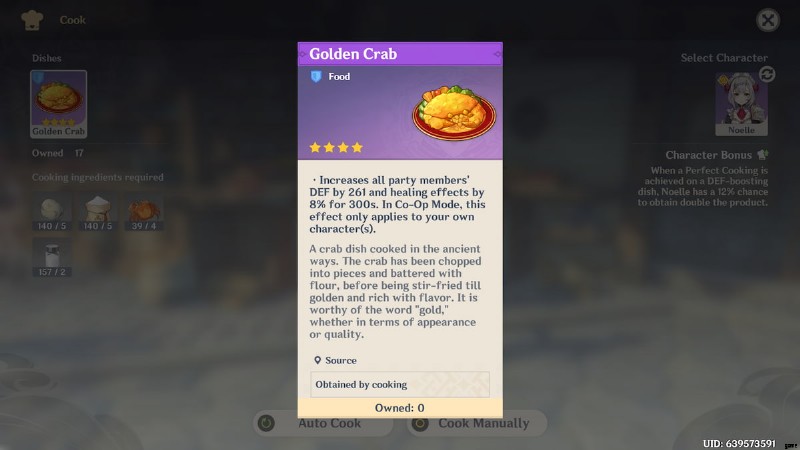
Task: Select the Golden Crab dish tile
Action: coord(58,104)
